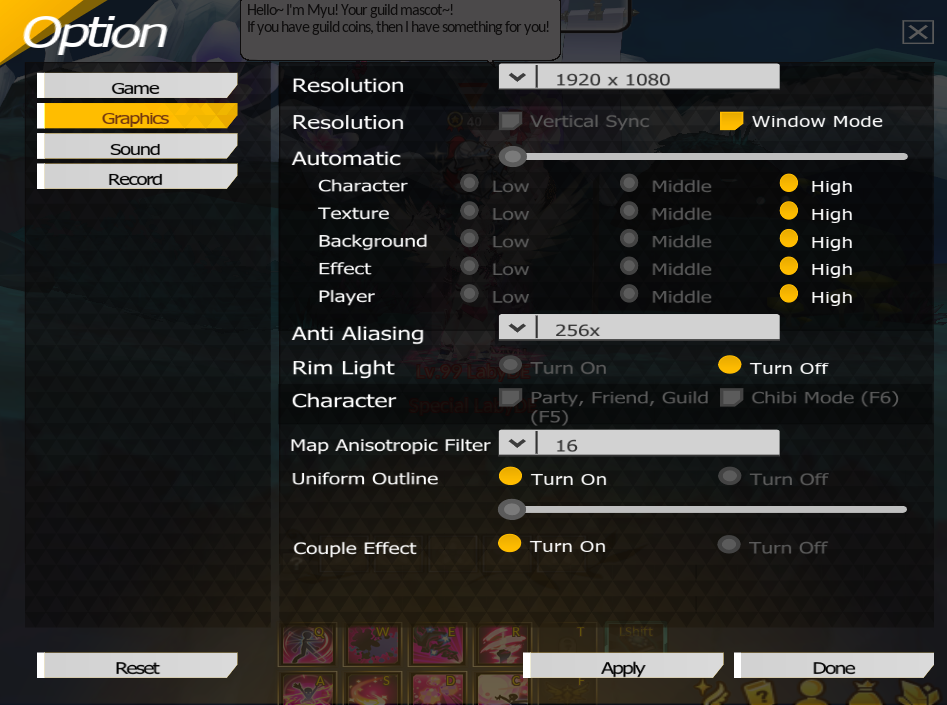Screen dimensions: 947x705
Task: Select the Record tab
Action: pos(136,179)
